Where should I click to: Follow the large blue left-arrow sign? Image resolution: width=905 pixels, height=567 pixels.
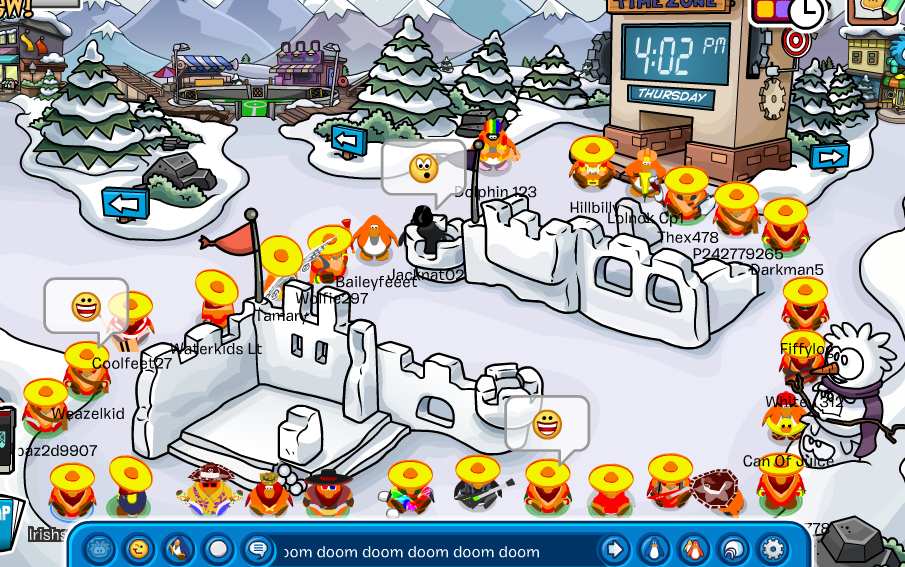(x=125, y=205)
